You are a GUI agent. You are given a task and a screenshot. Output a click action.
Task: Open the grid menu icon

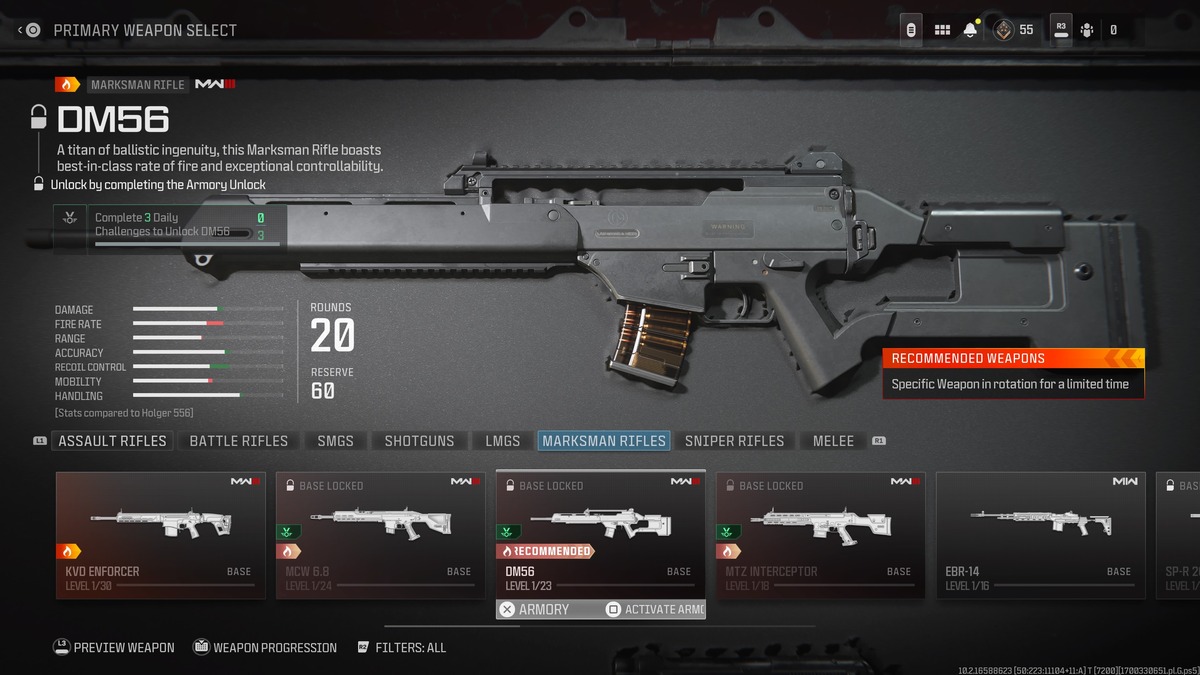[x=942, y=30]
